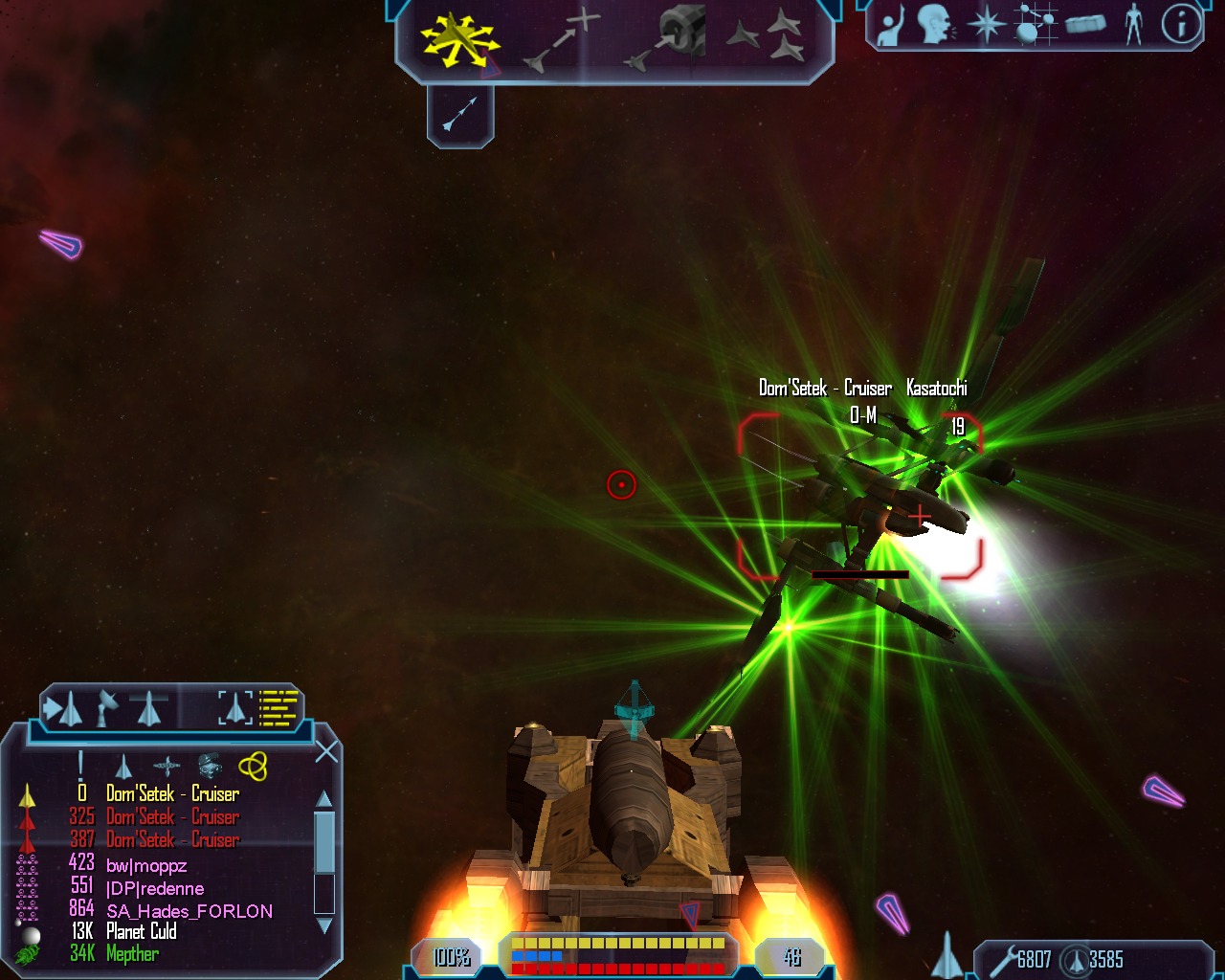
Task: Select Mepther in the contact list
Action: [x=132, y=954]
